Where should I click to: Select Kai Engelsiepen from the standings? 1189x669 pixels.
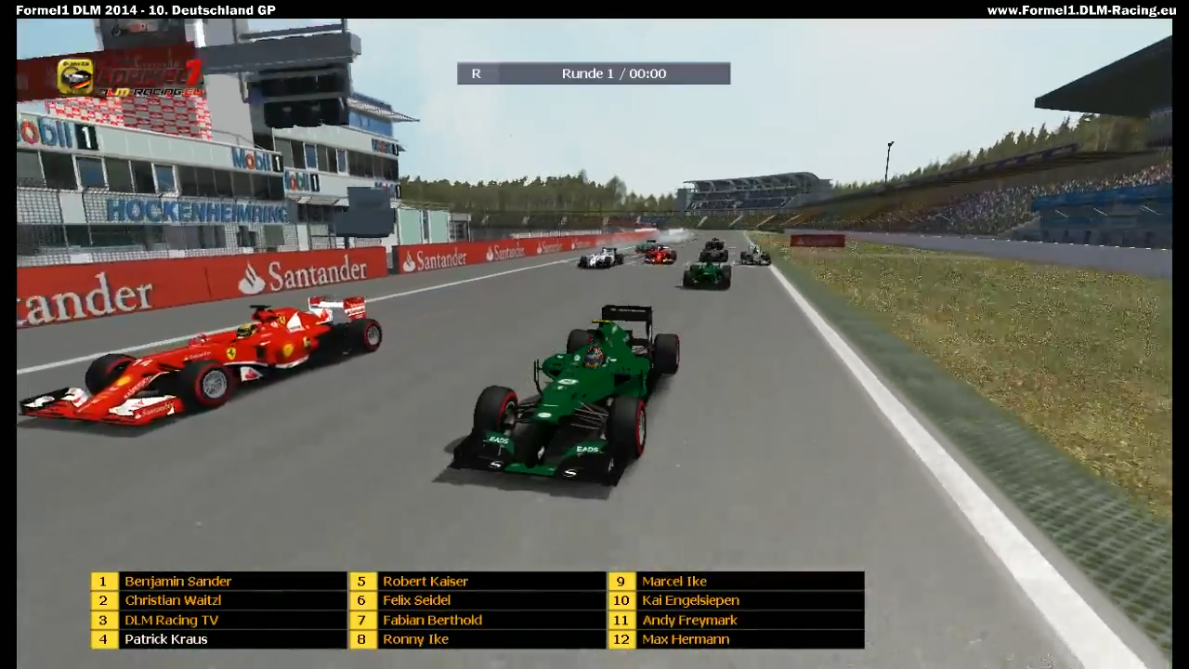(x=690, y=601)
